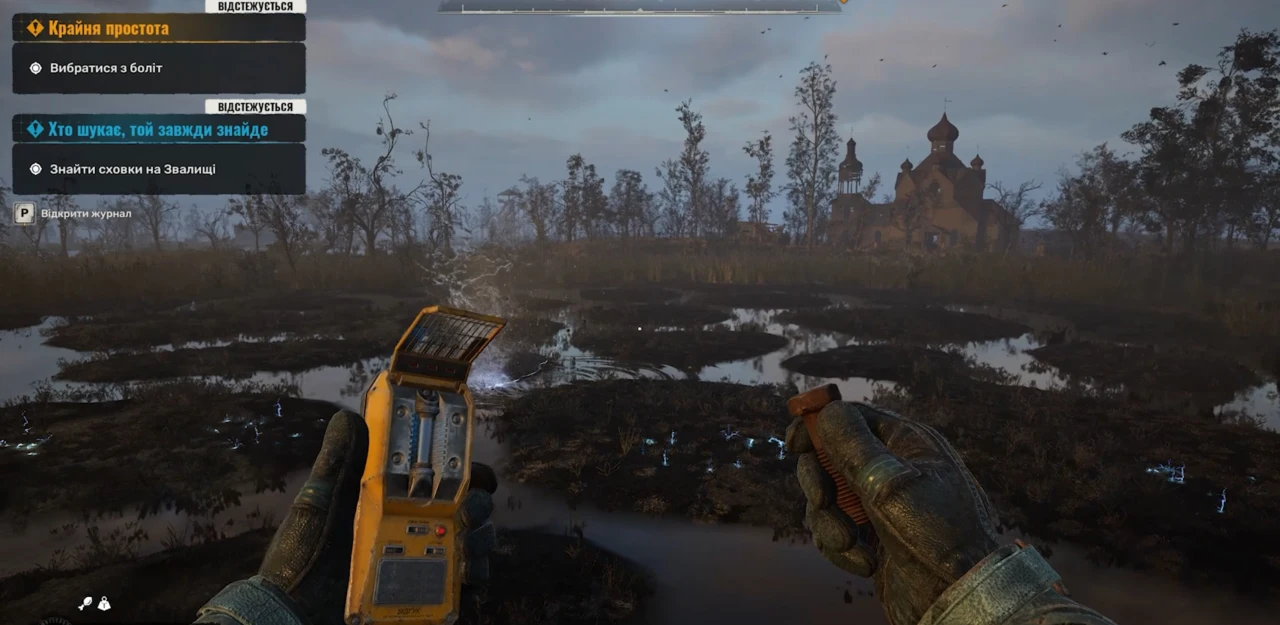Image resolution: width=1280 pixels, height=625 pixels.
Task: Select the "Хто шукає, той завжди знайде" quest
Action: coord(158,129)
